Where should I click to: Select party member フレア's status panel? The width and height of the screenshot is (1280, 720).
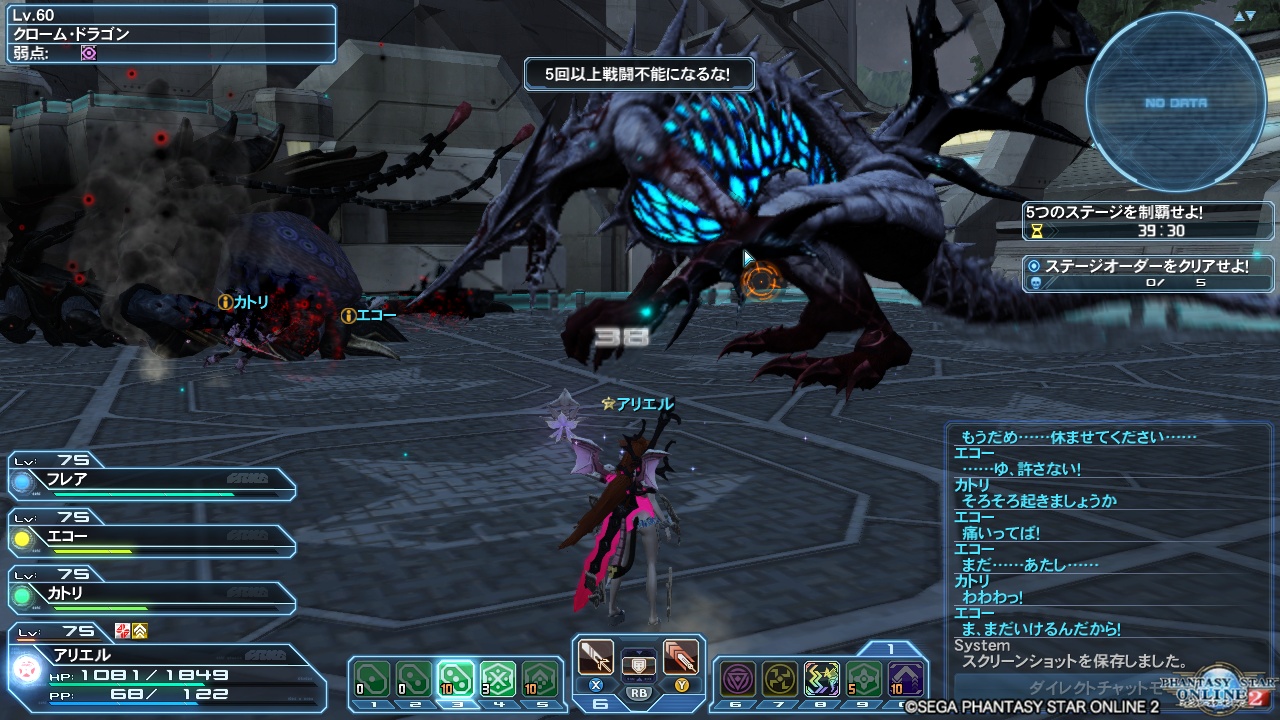pyautogui.click(x=150, y=480)
